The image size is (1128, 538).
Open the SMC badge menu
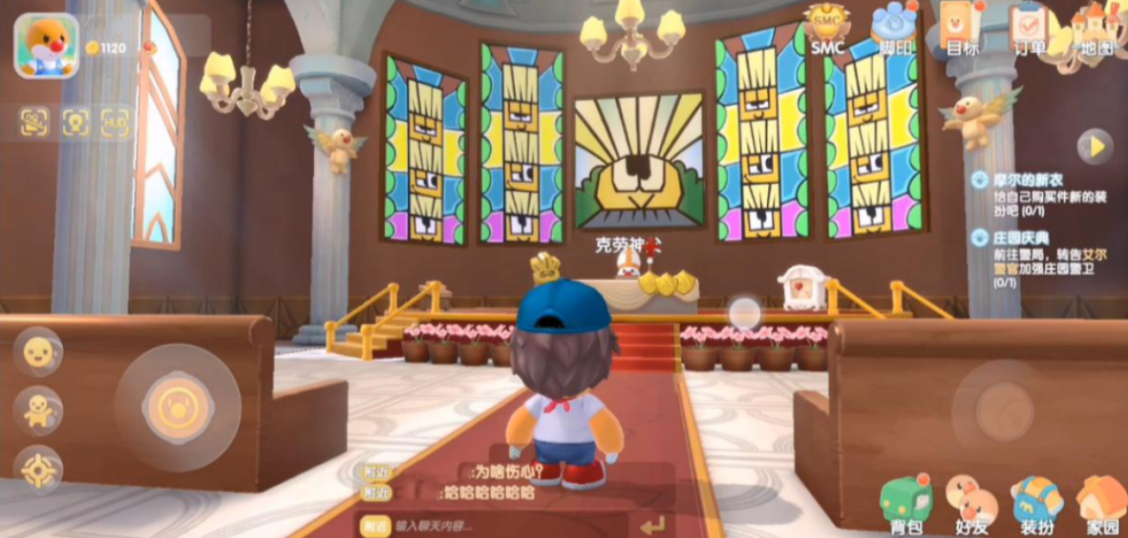(x=827, y=28)
